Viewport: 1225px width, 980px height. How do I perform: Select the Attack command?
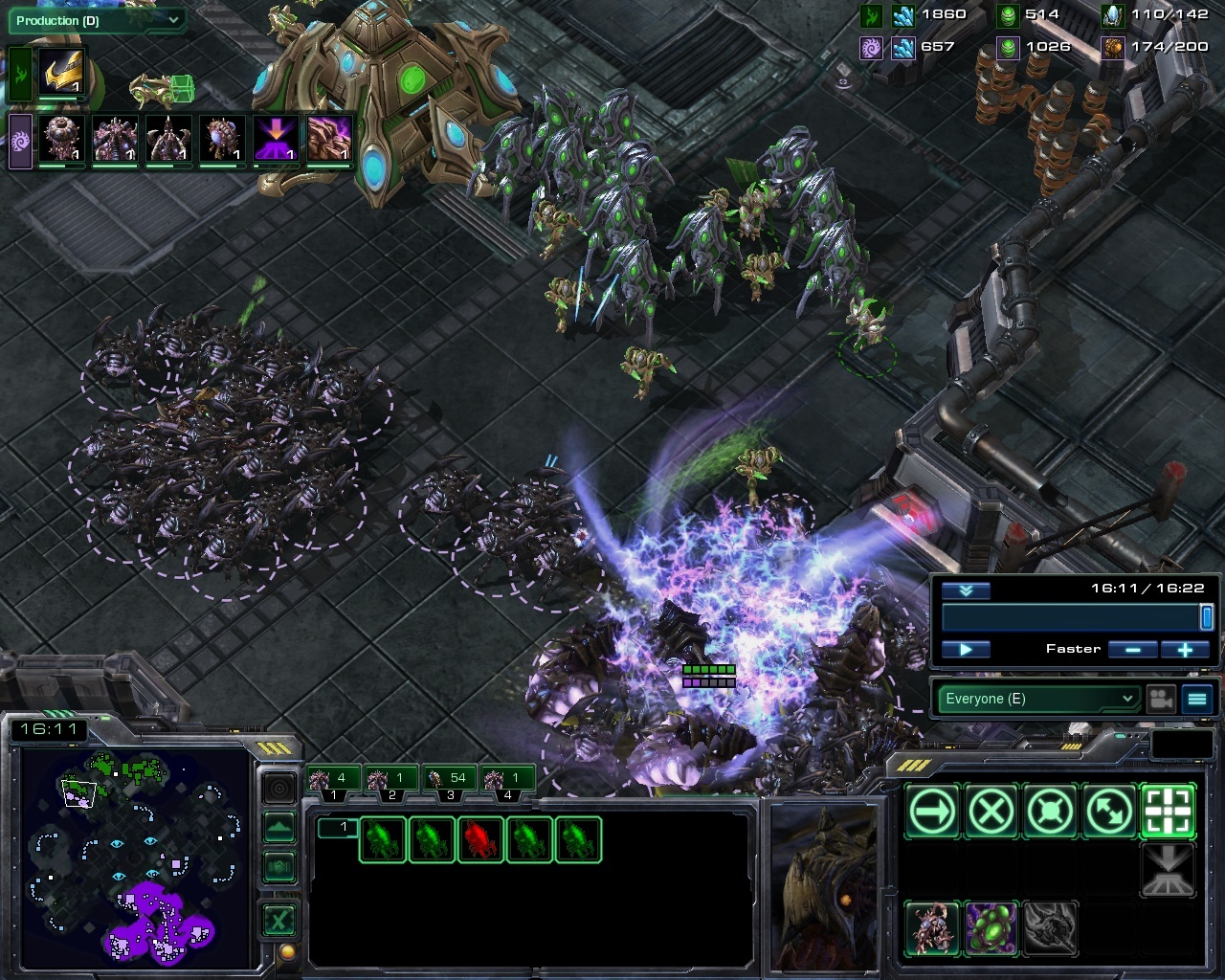tap(1168, 813)
